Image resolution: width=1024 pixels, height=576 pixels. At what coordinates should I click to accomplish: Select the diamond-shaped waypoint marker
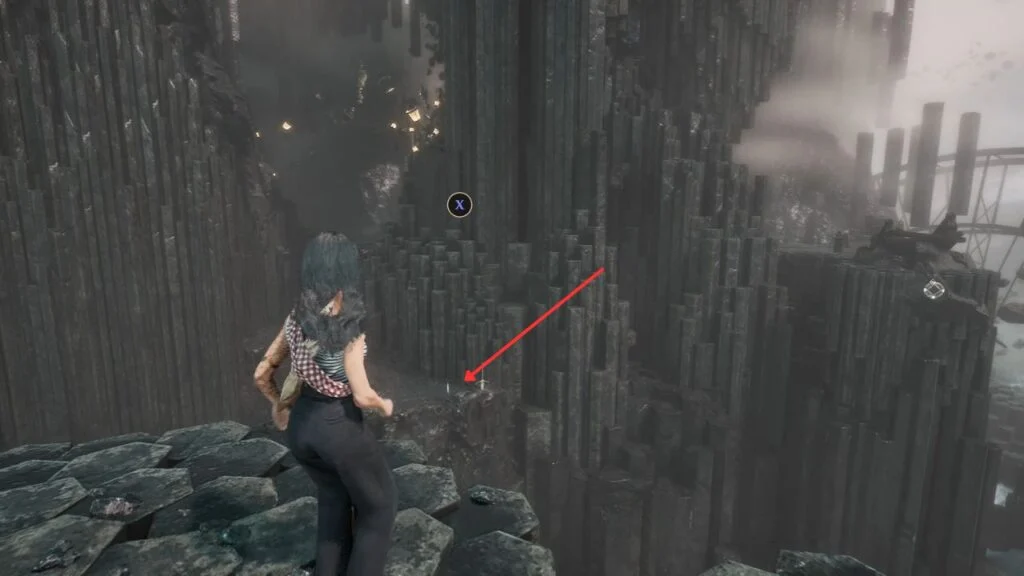point(933,290)
